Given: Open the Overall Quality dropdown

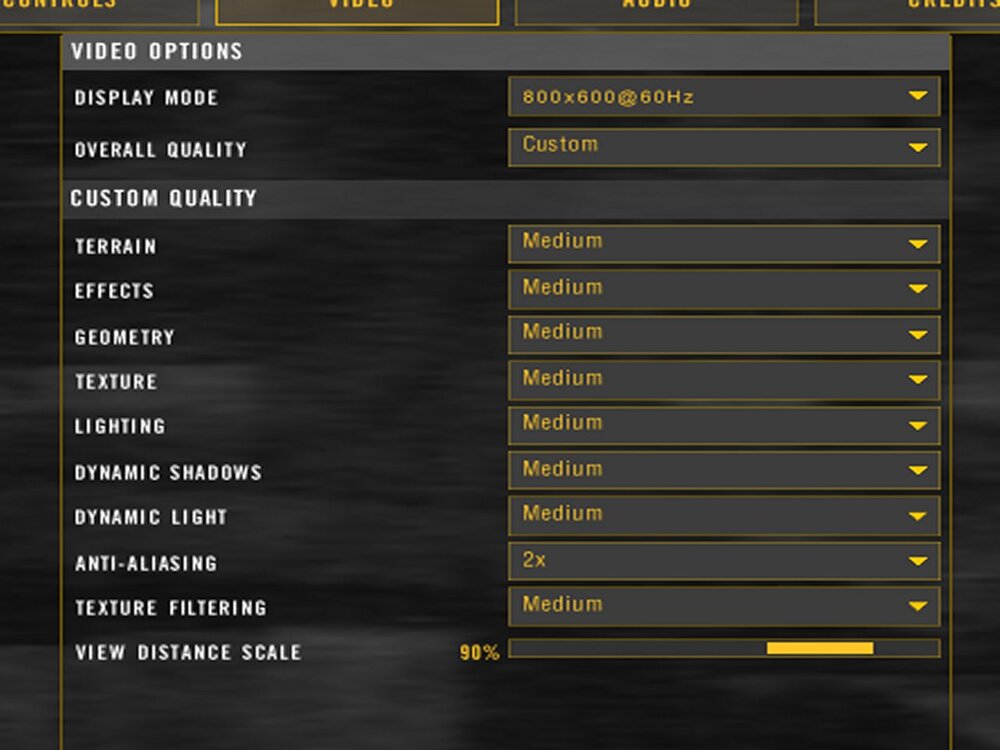Looking at the screenshot, I should [x=724, y=147].
